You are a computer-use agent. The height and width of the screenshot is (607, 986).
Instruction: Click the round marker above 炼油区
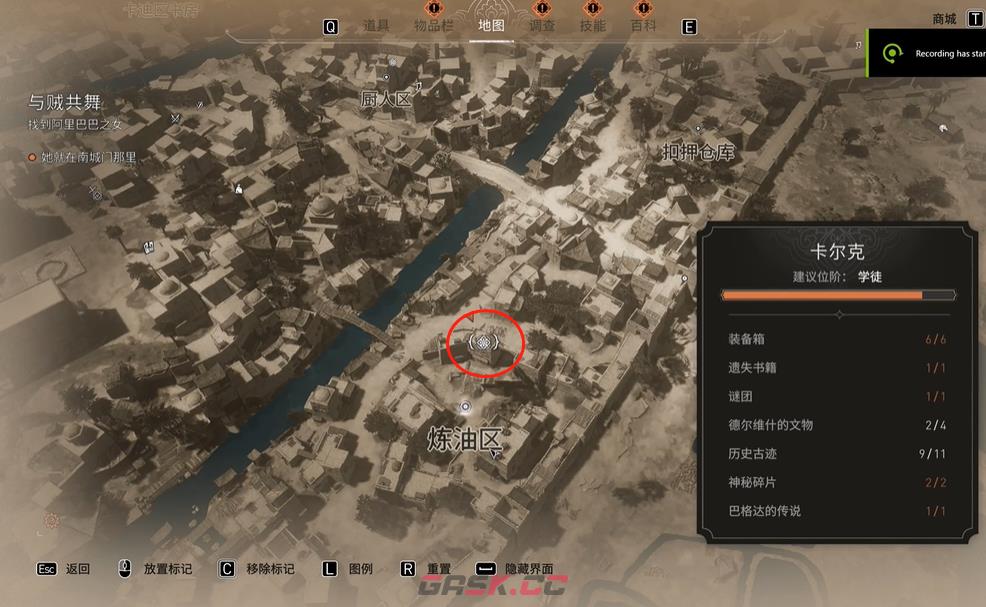(465, 406)
